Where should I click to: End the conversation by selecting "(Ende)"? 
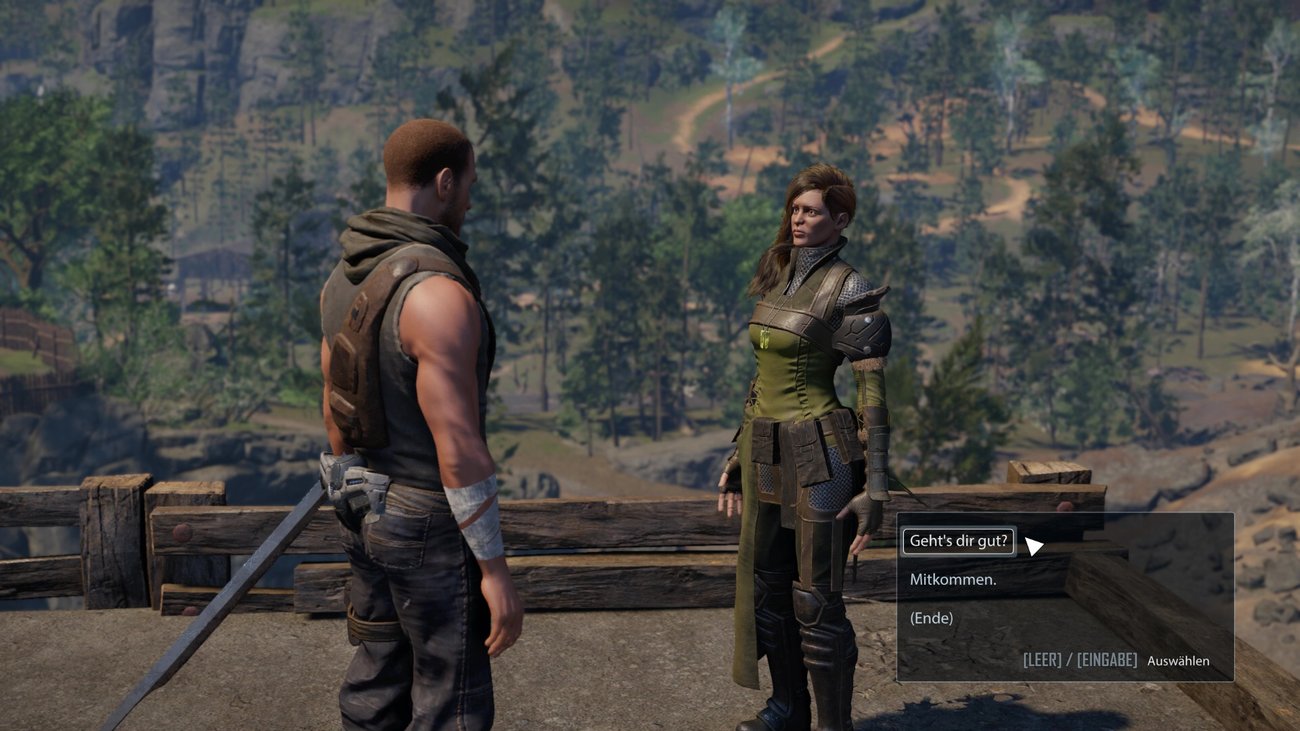coord(930,617)
